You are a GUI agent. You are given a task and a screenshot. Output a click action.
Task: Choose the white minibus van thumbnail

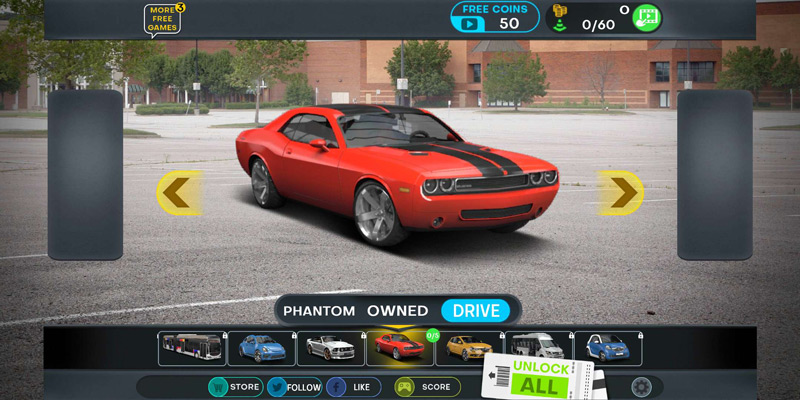click(x=538, y=349)
